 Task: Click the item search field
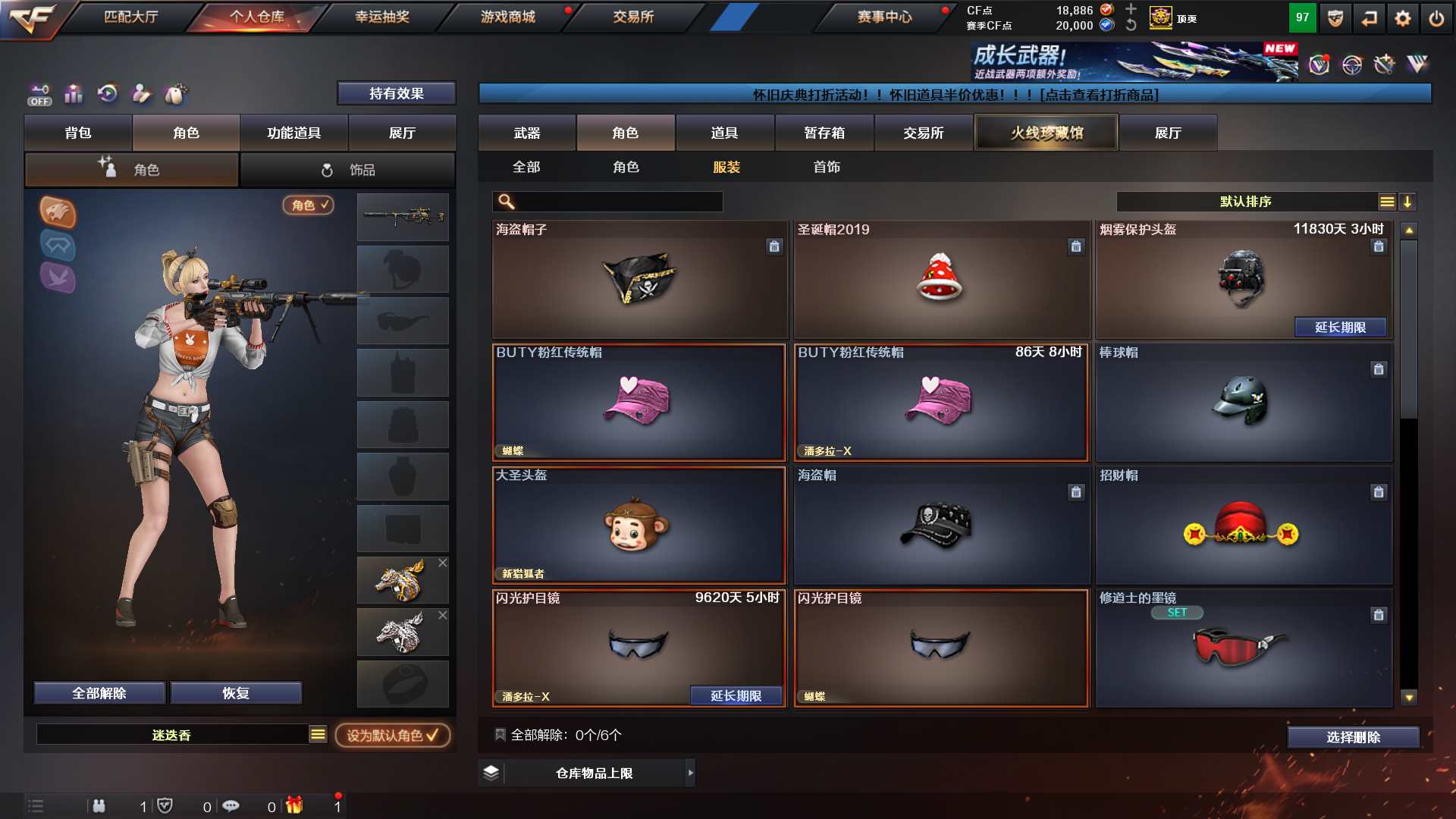pos(618,202)
